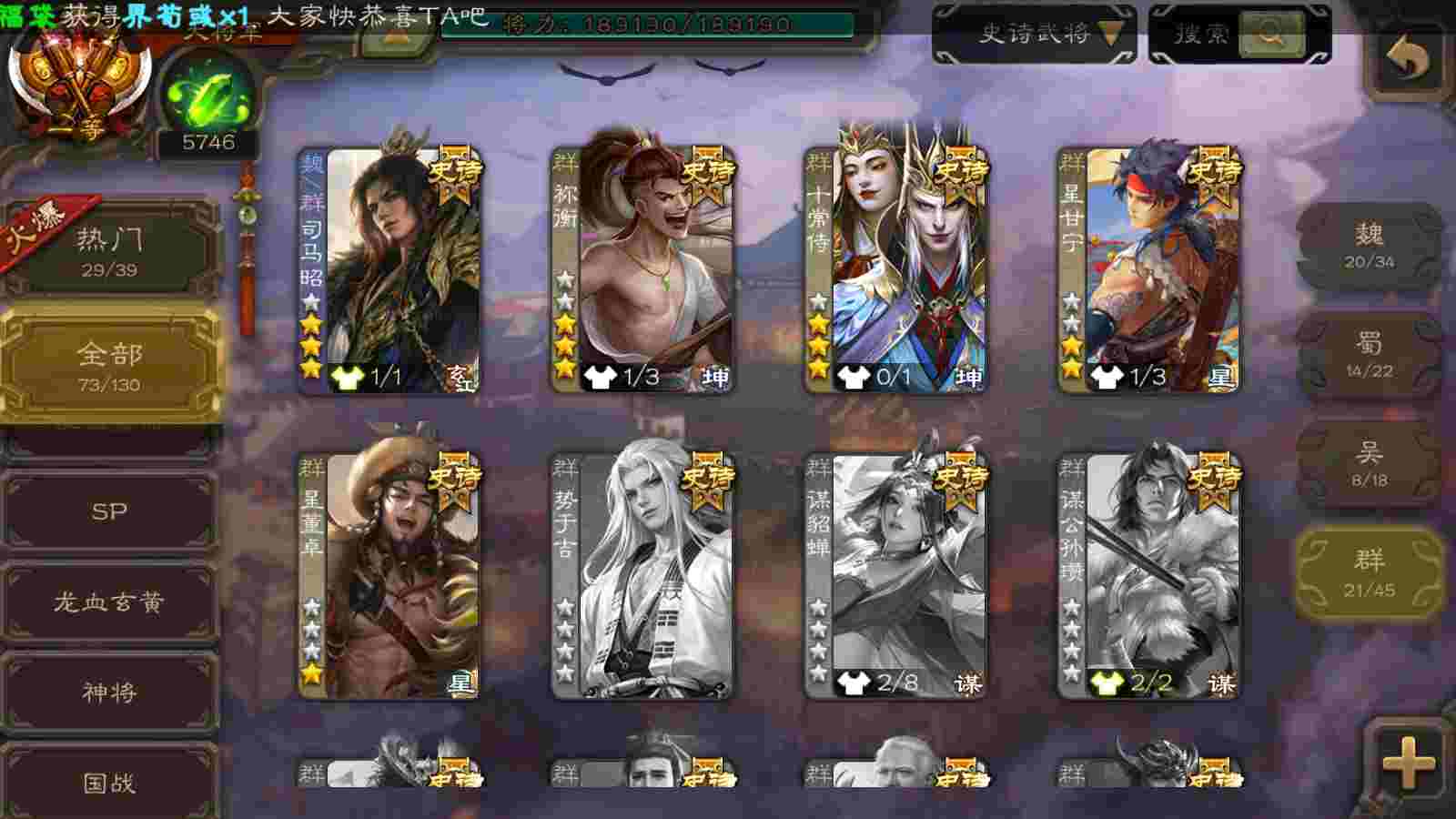Open the 国战 category tab
This screenshot has height=819, width=1456.
109,782
